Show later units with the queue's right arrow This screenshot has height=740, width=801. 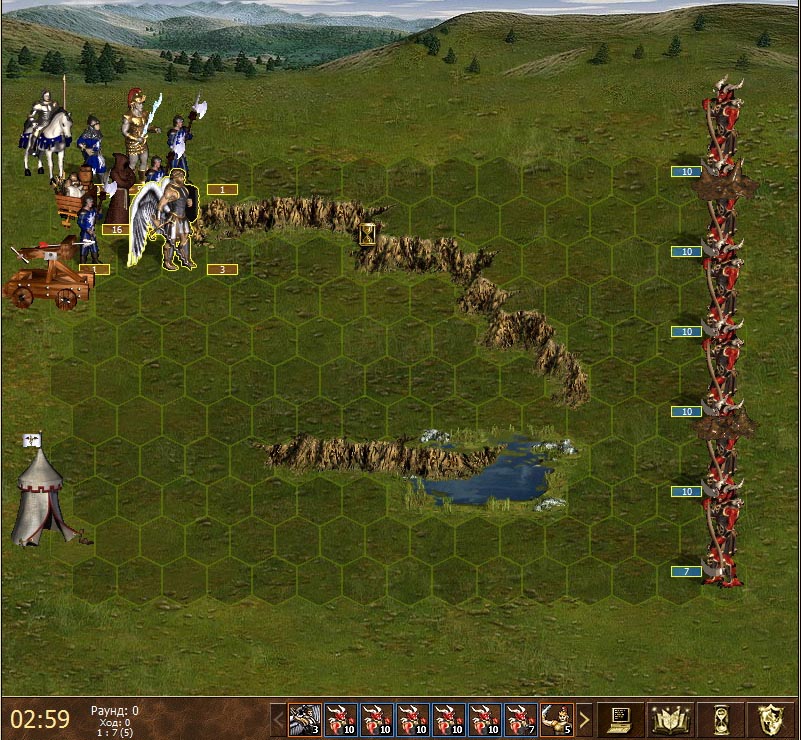[x=585, y=719]
